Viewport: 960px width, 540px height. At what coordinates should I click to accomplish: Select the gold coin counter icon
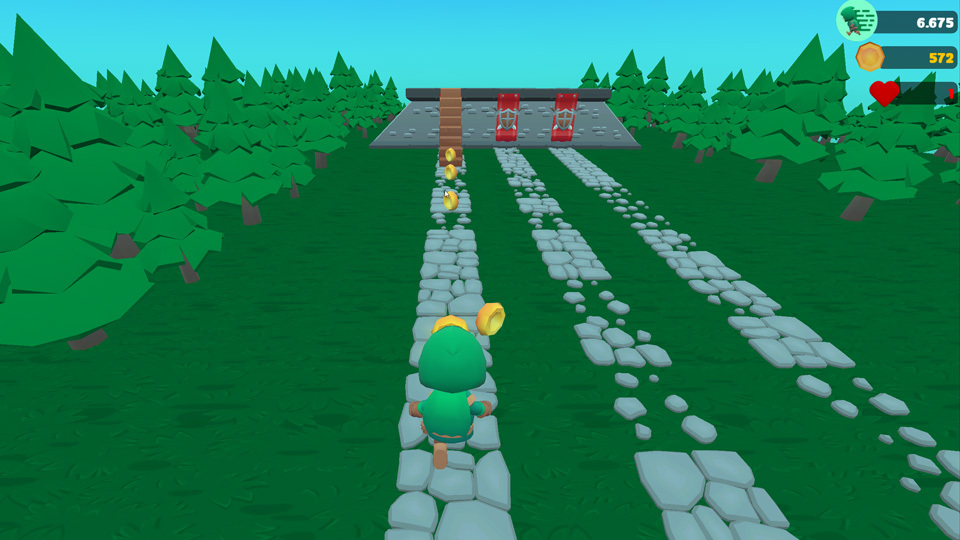[869, 57]
